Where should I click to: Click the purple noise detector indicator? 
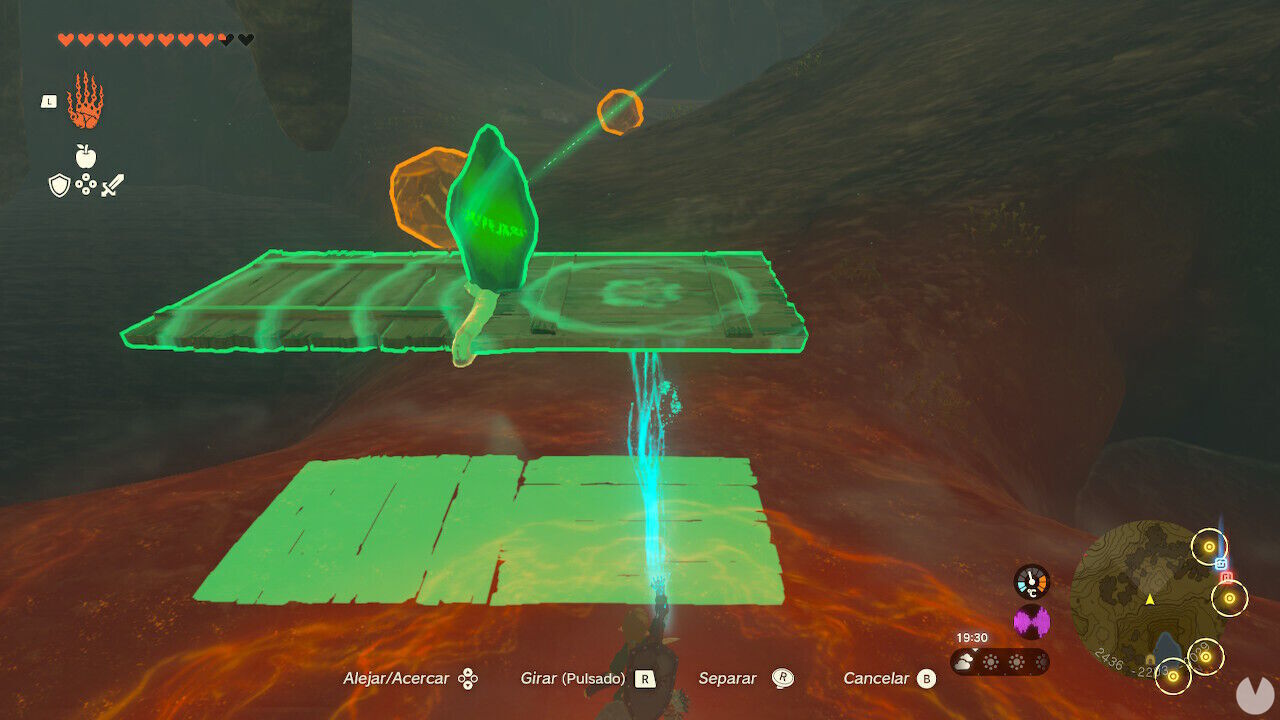(x=1031, y=620)
